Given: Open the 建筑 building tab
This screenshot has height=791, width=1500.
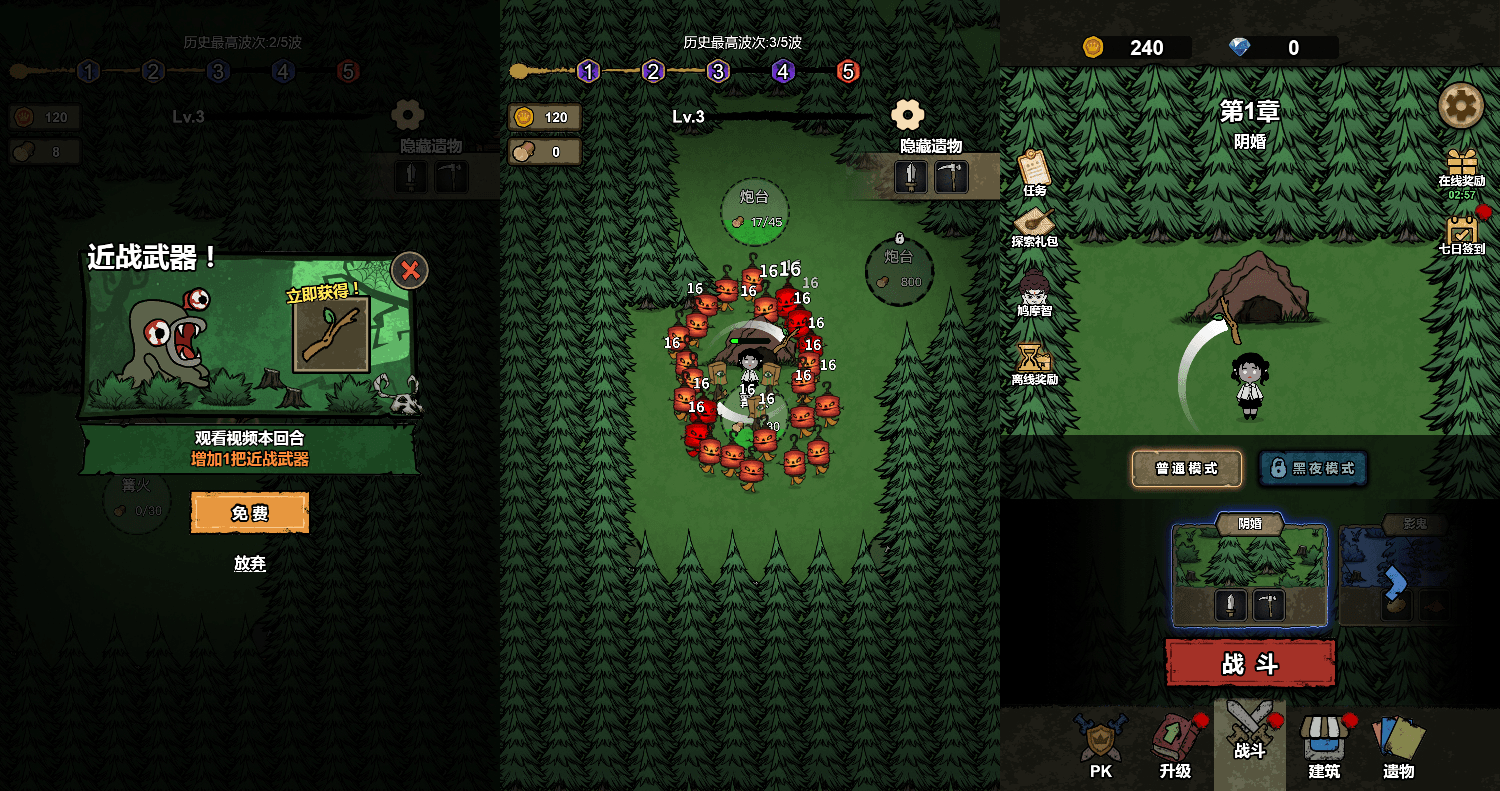Looking at the screenshot, I should tap(1324, 746).
